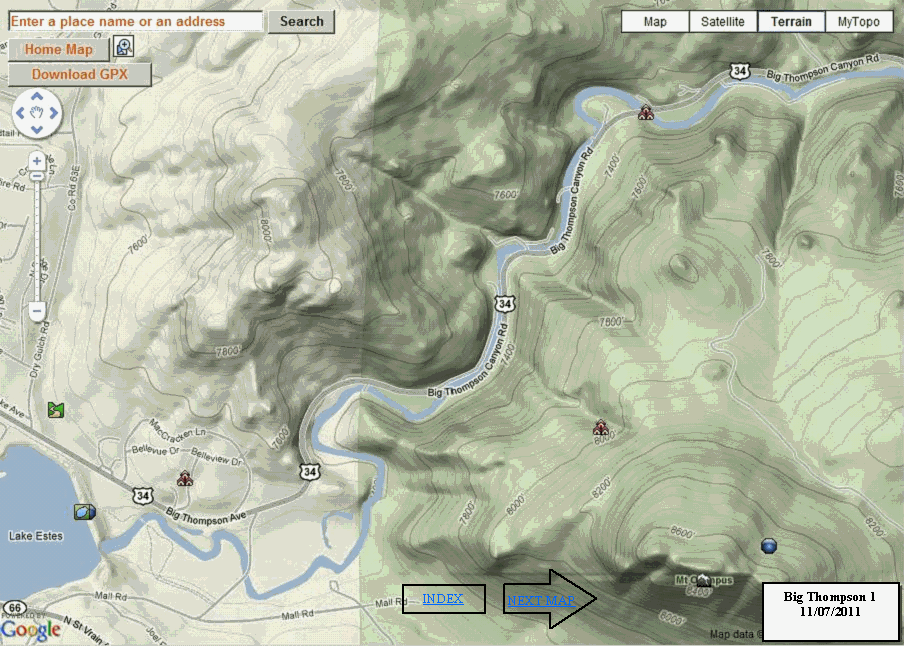Screen dimensions: 904x646
Task: Click the place name or address search field
Action: [136, 21]
